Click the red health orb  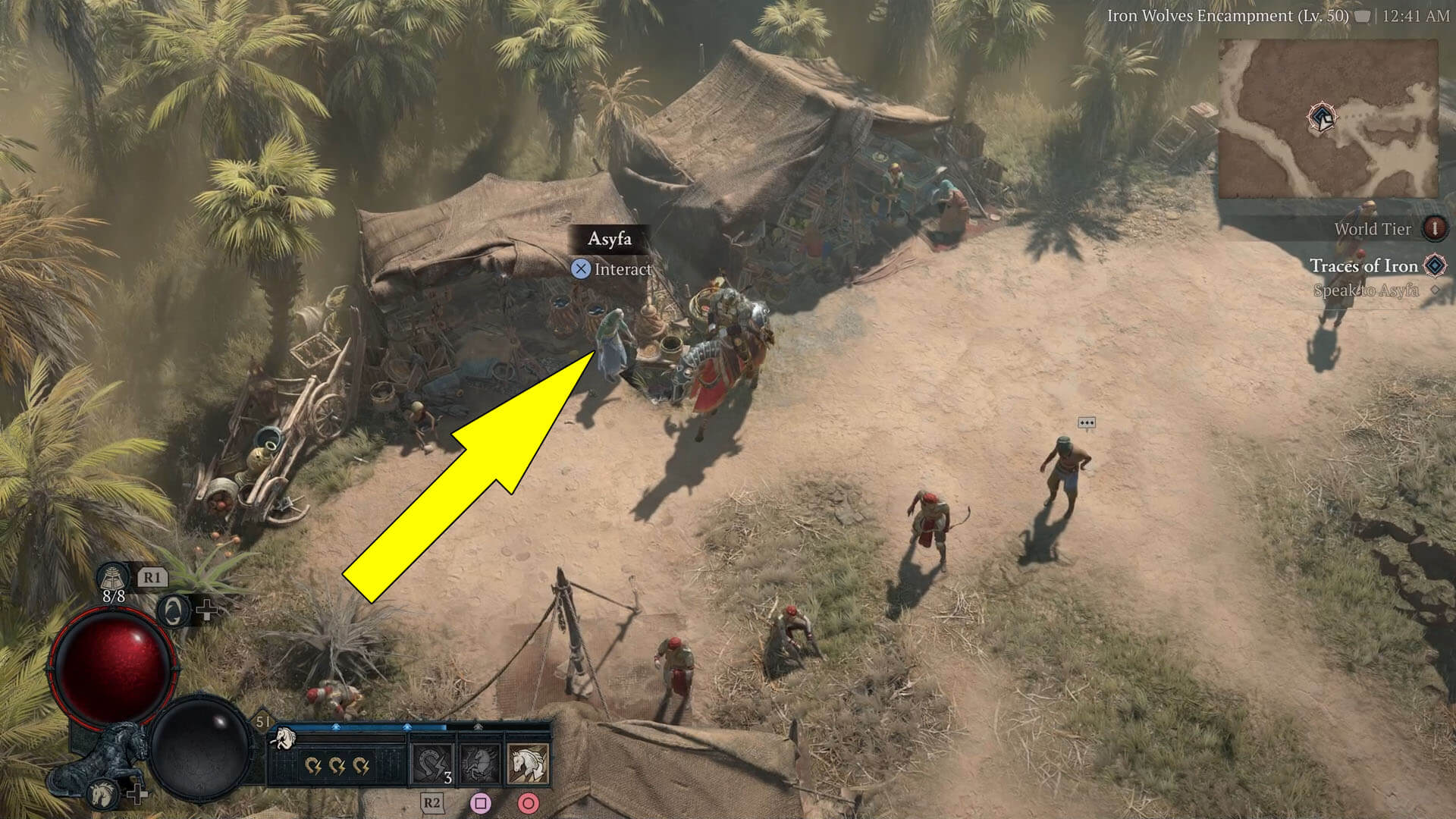pyautogui.click(x=111, y=665)
